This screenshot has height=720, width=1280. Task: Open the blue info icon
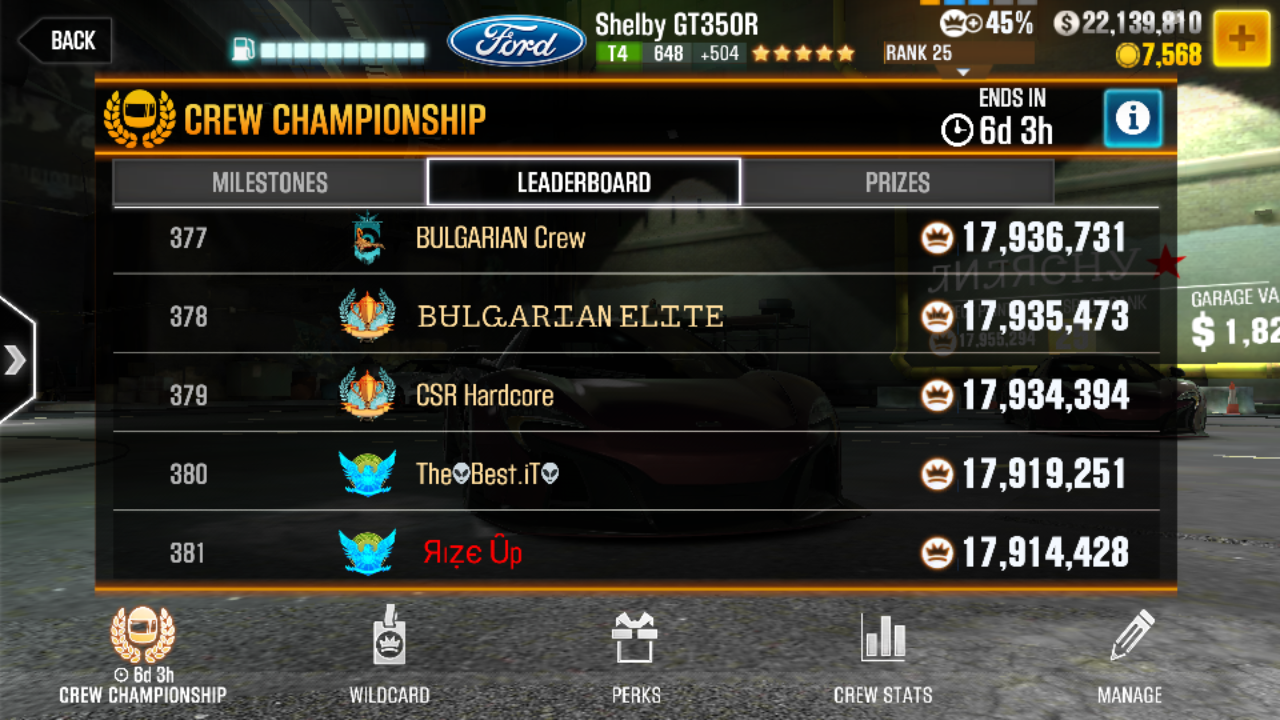(x=1132, y=119)
